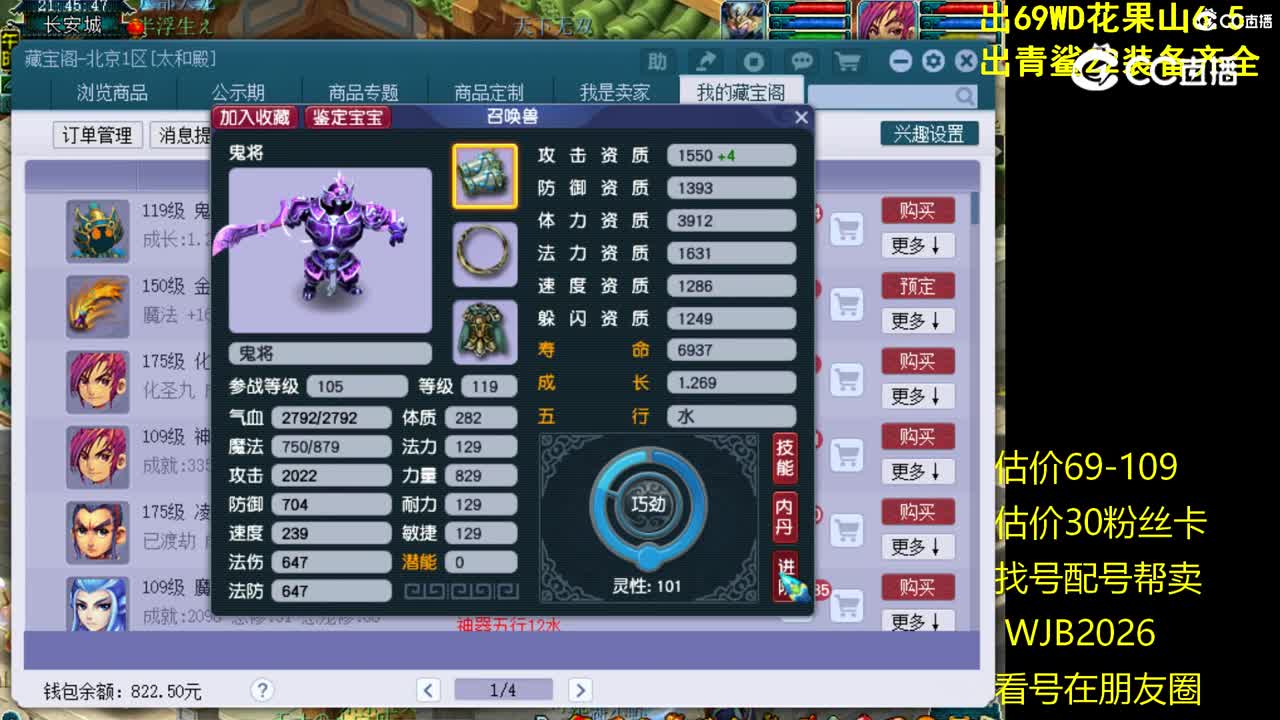Expand 更多 under the 预定 button
This screenshot has height=720, width=1280.
pos(916,321)
